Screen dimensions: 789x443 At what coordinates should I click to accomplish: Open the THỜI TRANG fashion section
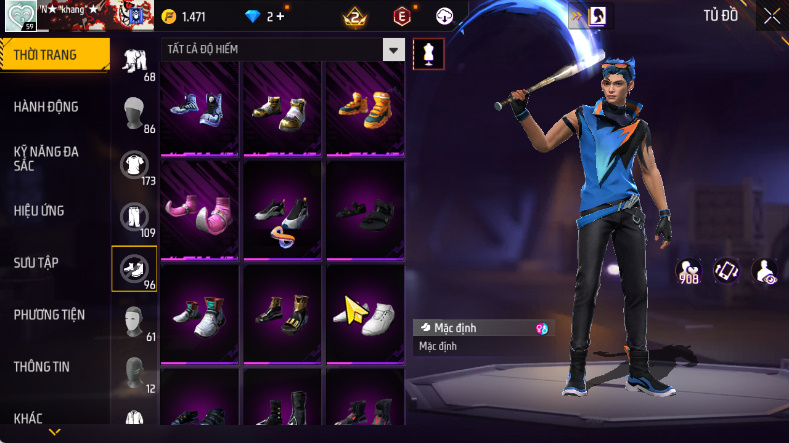click(48, 55)
